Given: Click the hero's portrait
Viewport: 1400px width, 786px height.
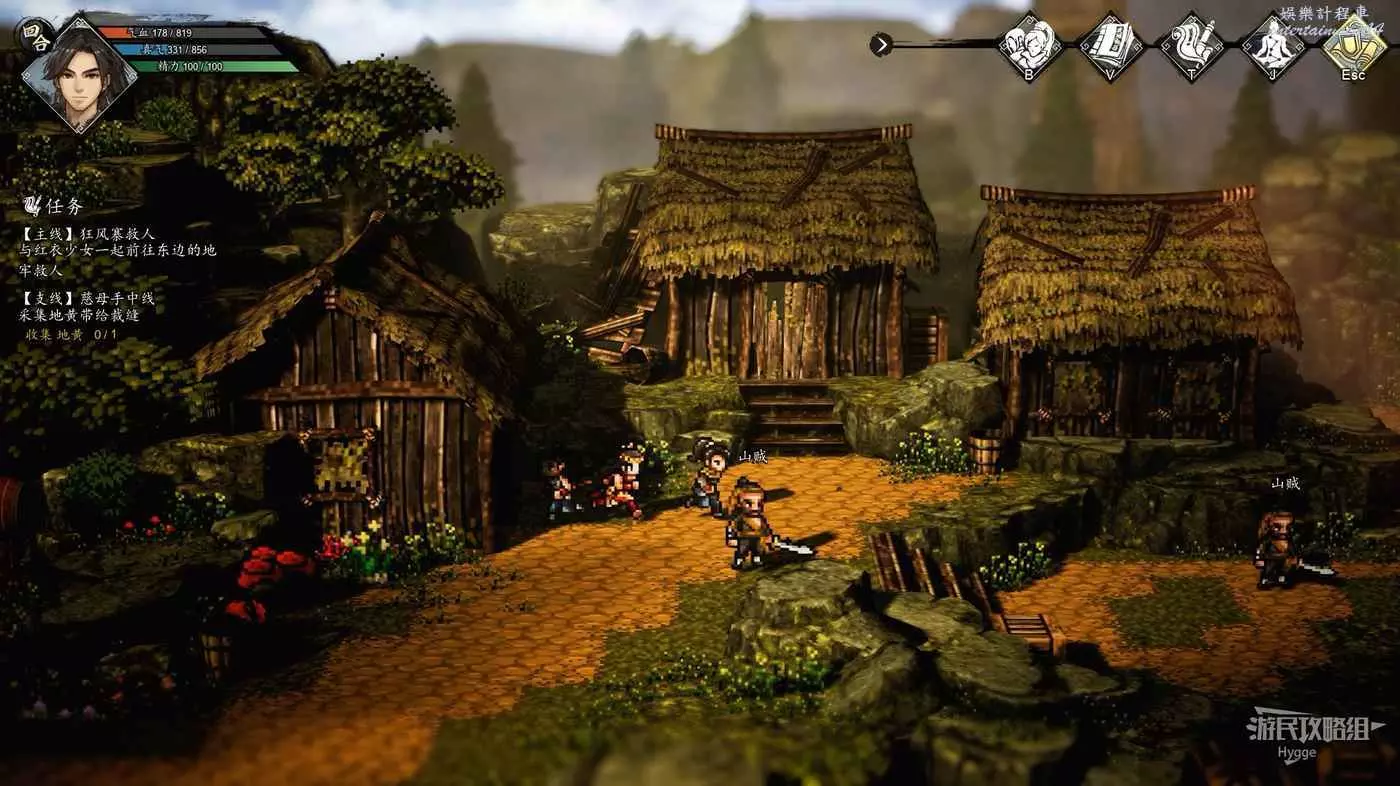Looking at the screenshot, I should (x=79, y=75).
